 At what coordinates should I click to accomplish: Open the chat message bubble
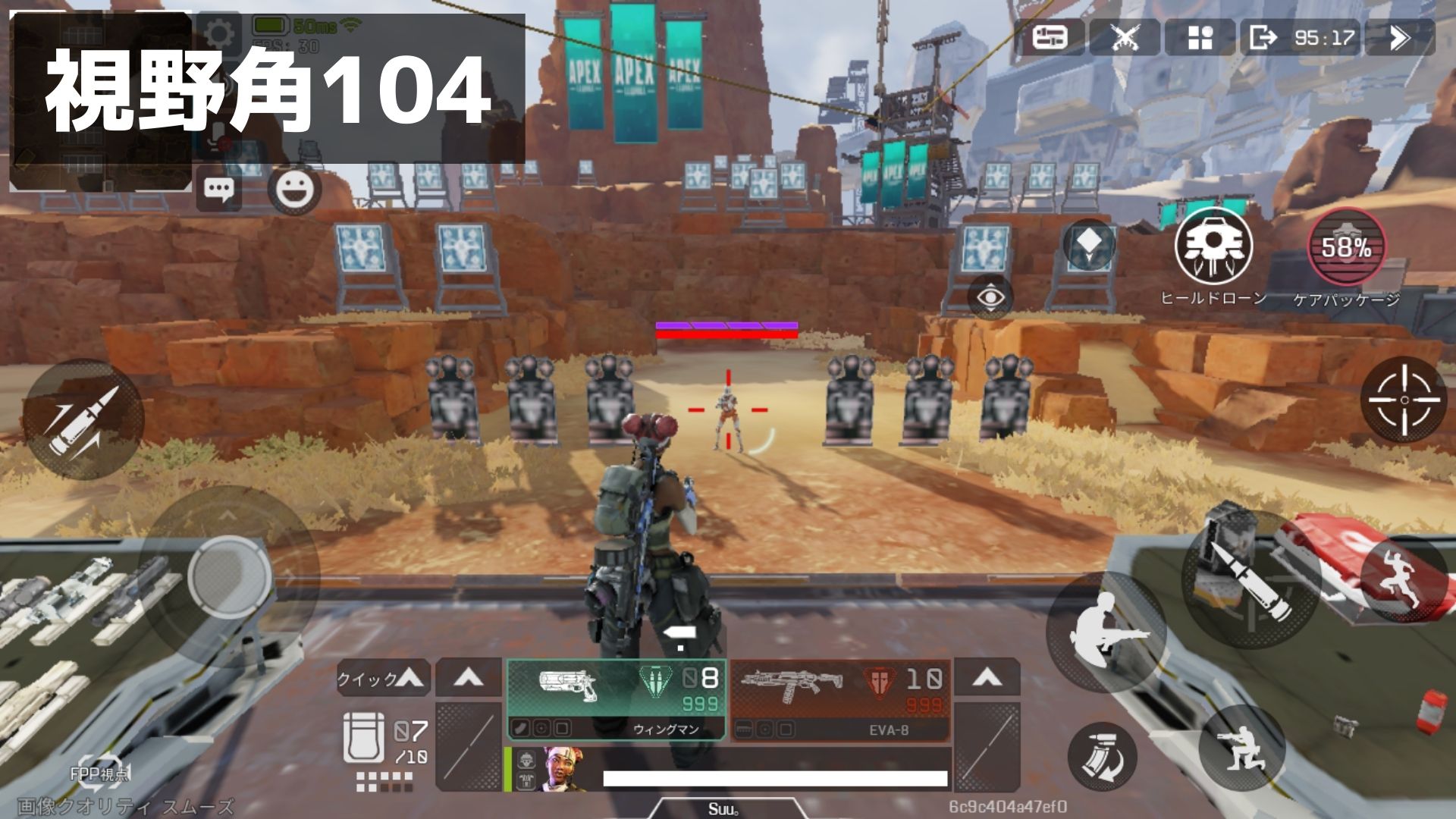click(x=219, y=189)
